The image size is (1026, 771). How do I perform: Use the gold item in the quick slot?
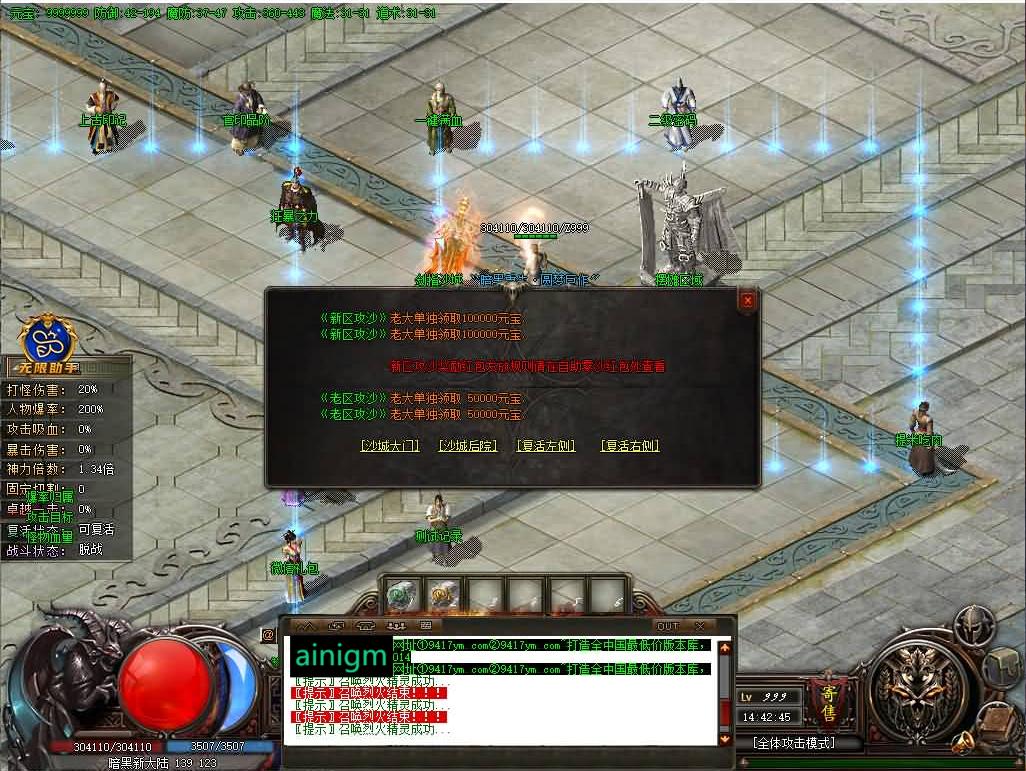tap(441, 596)
